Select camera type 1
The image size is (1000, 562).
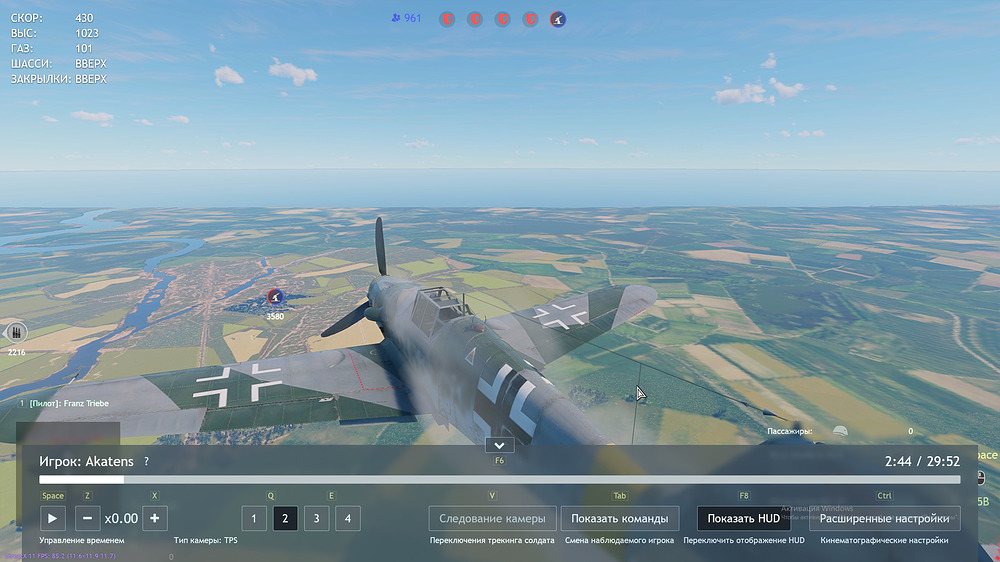254,518
